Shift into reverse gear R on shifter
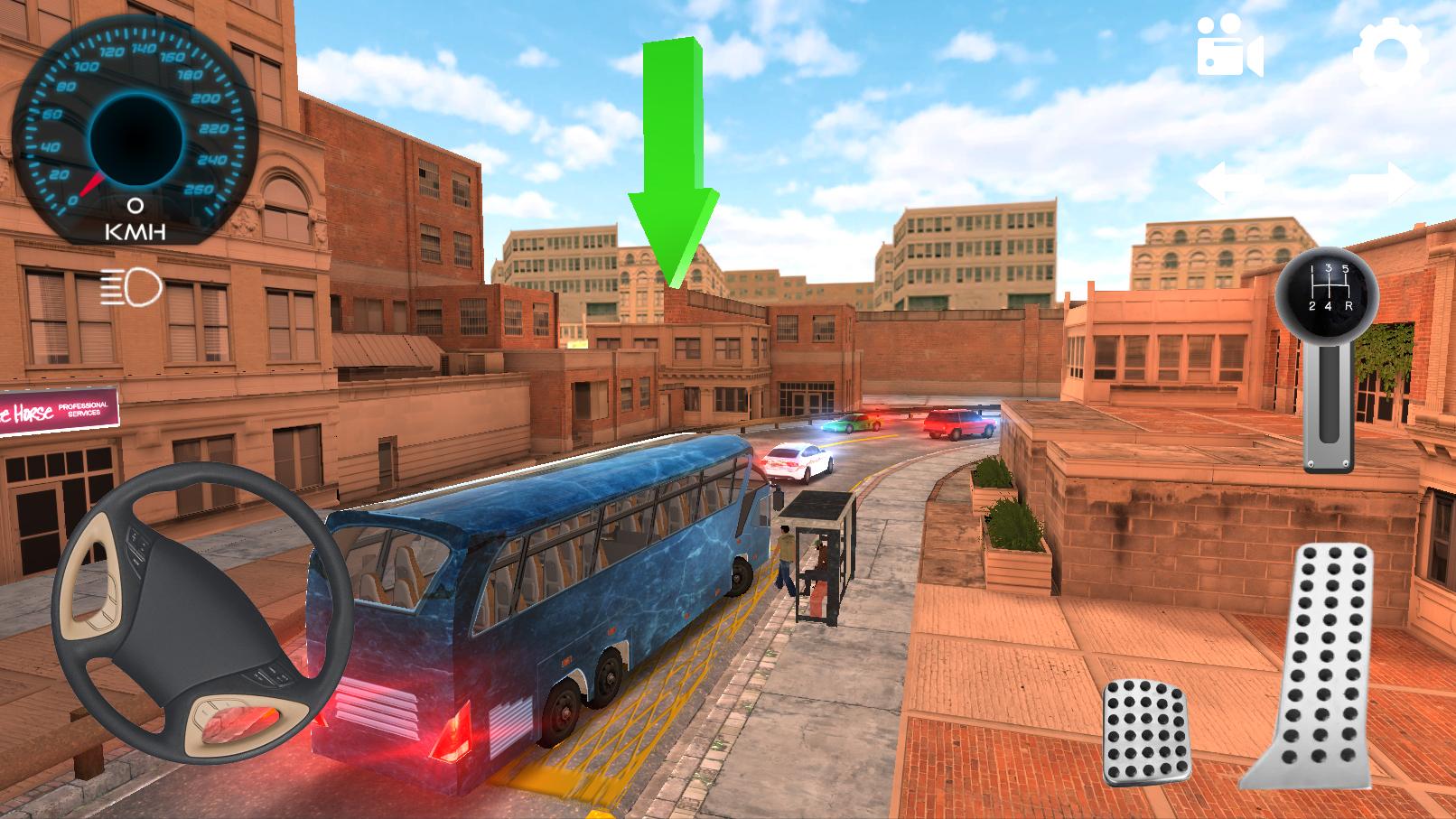 tap(1348, 306)
